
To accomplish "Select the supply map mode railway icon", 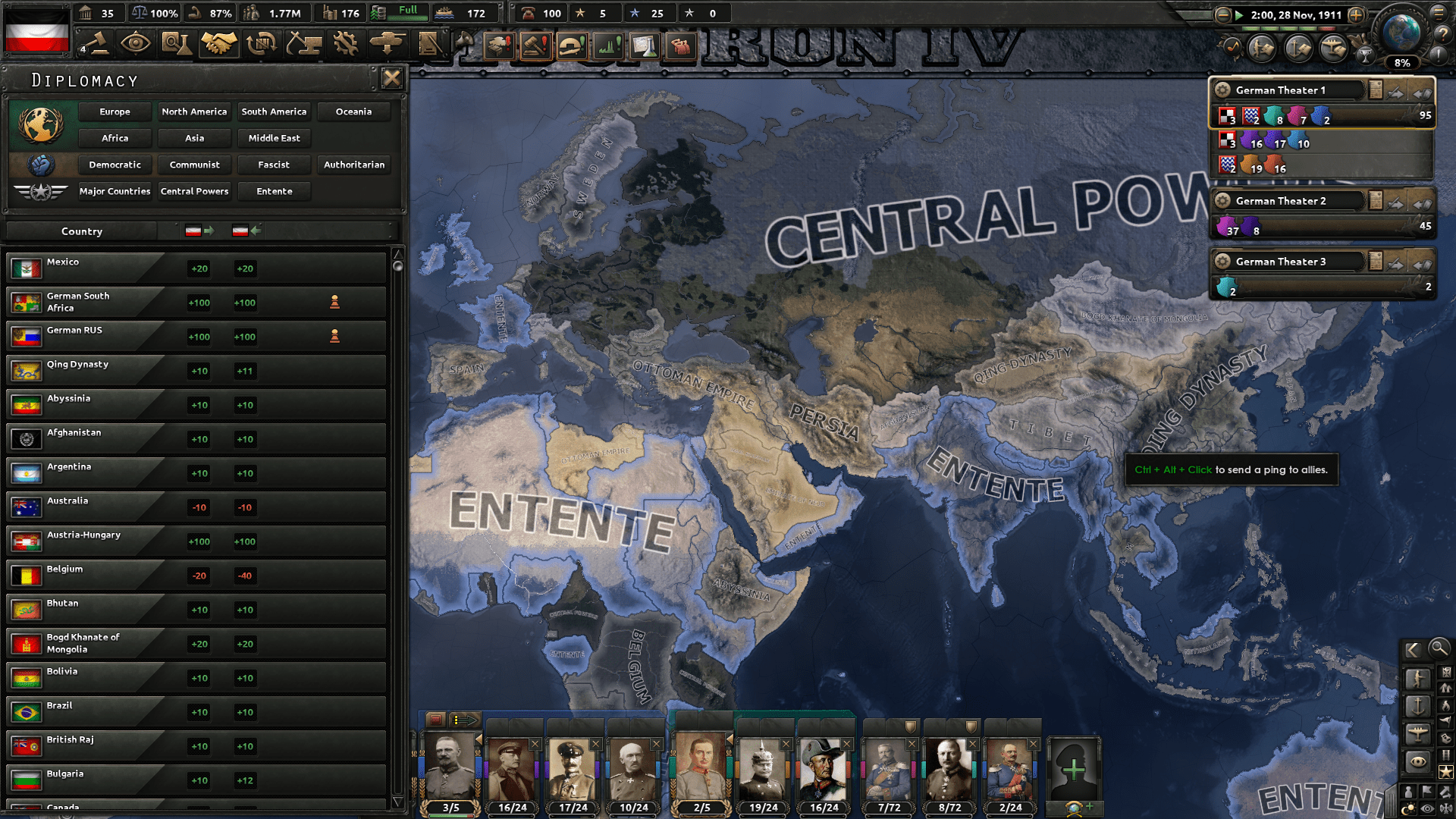I will point(1445,755).
